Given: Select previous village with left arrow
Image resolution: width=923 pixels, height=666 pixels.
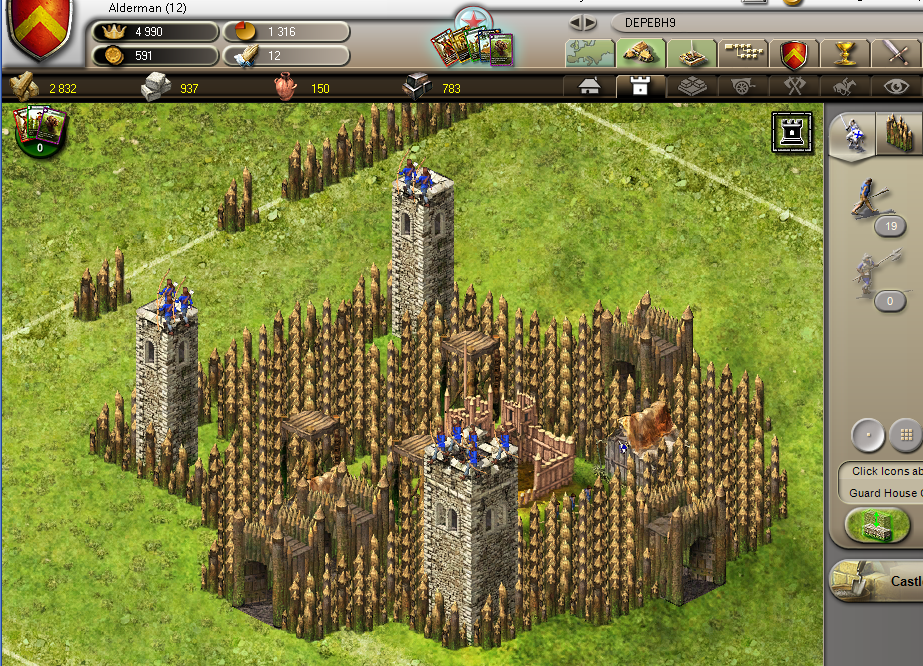Looking at the screenshot, I should [x=577, y=22].
